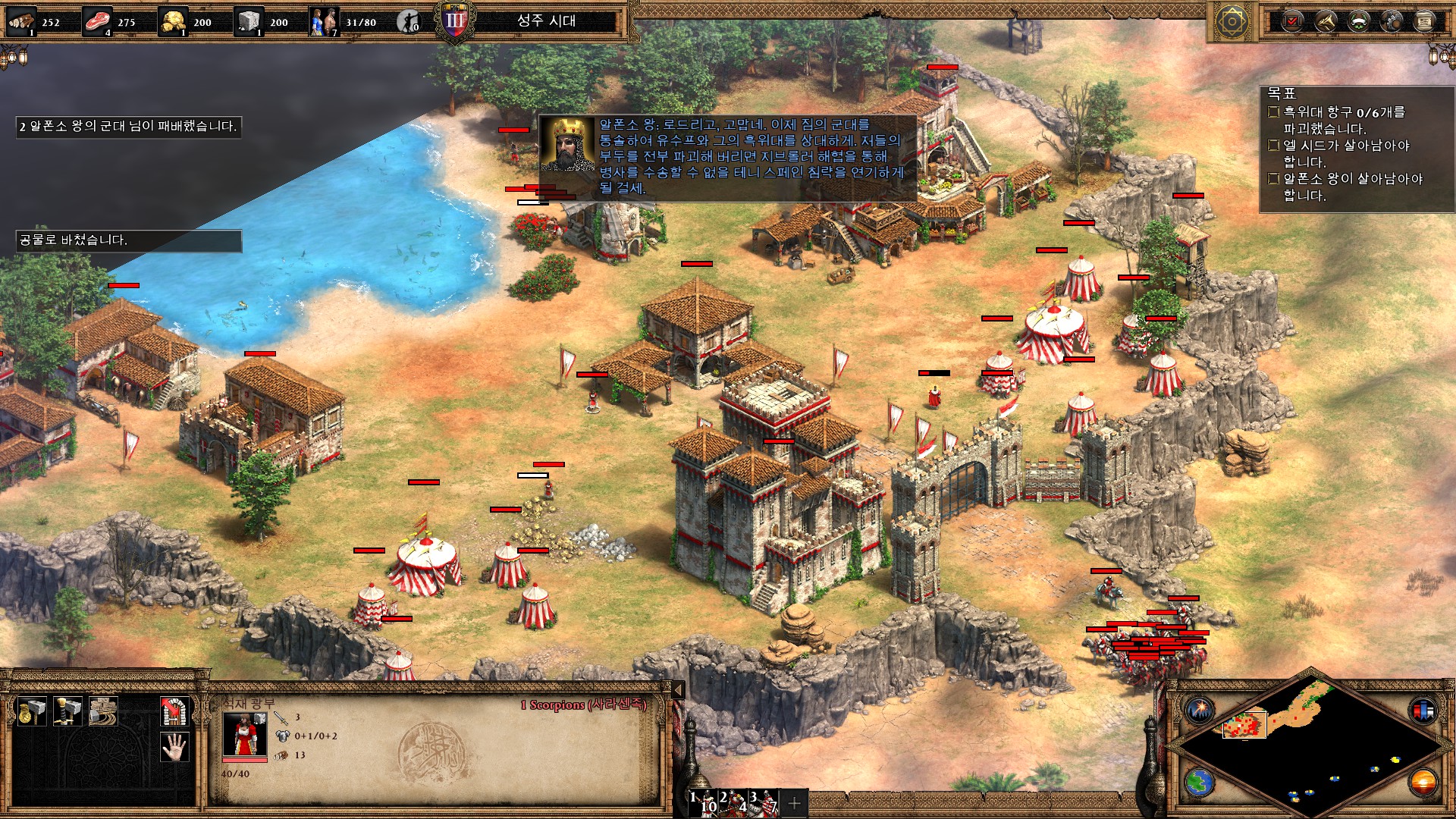1456x819 pixels.
Task: Open the laurel wreath tech tree button
Action: [x=1359, y=21]
